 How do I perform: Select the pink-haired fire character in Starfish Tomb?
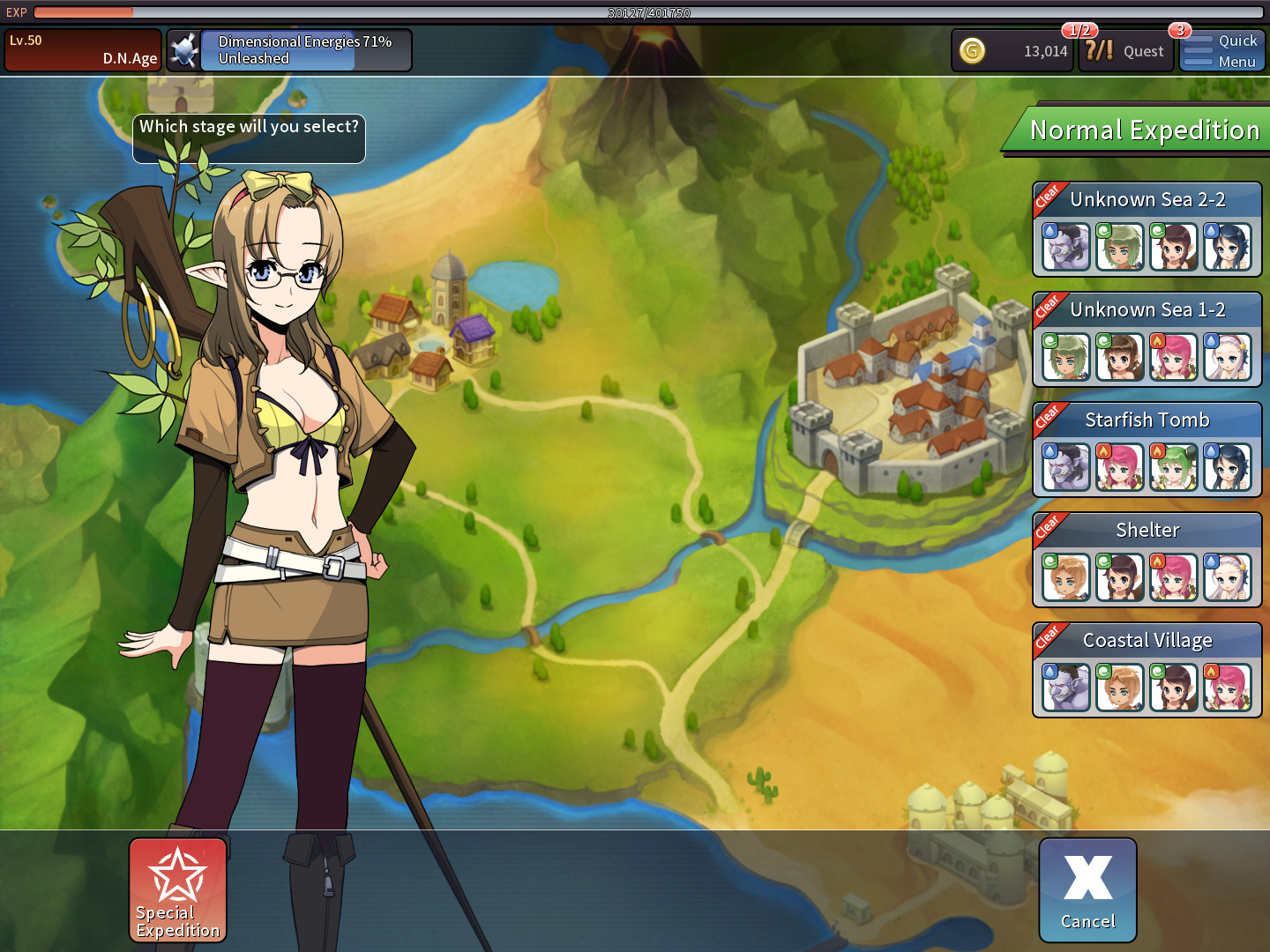pyautogui.click(x=1119, y=466)
